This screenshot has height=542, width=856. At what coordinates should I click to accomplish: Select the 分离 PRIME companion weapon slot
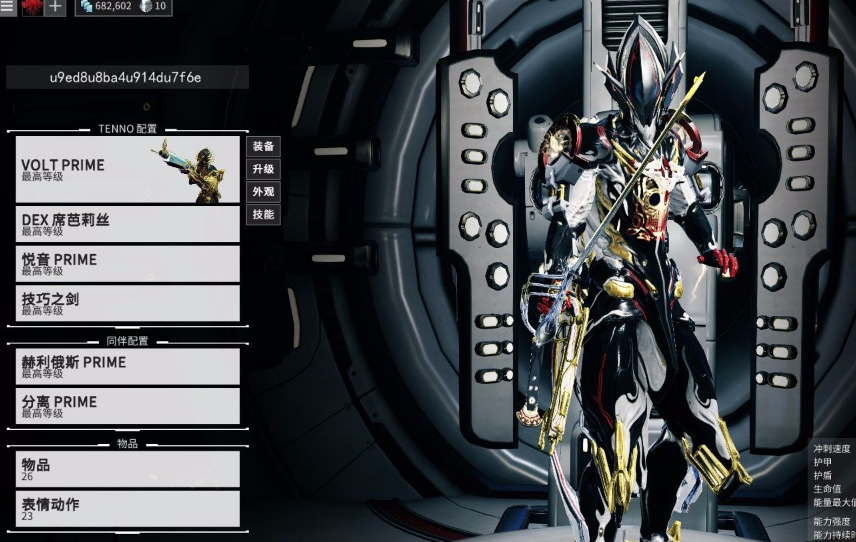[x=128, y=406]
